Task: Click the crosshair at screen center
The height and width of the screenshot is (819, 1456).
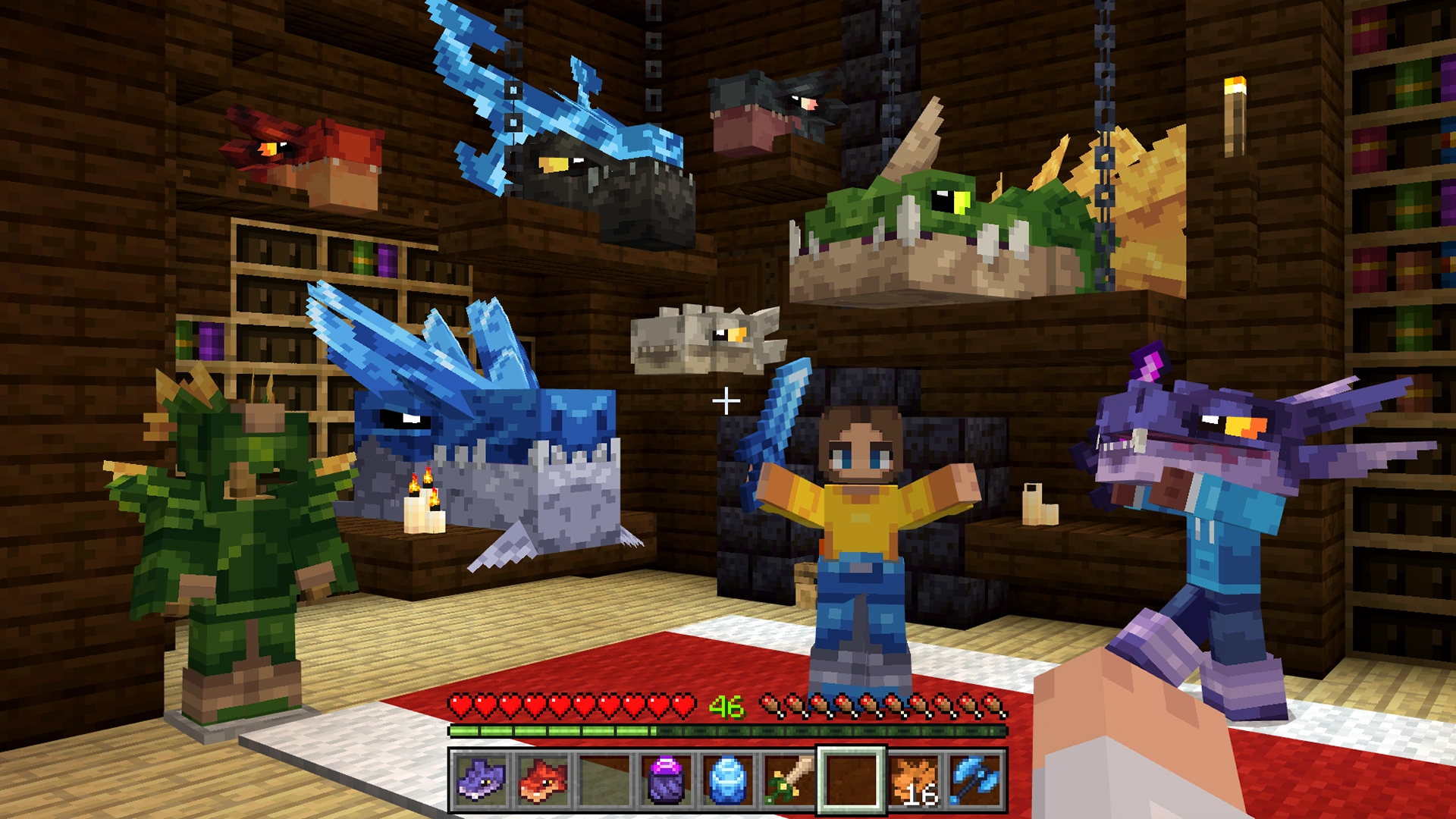Action: point(728,400)
